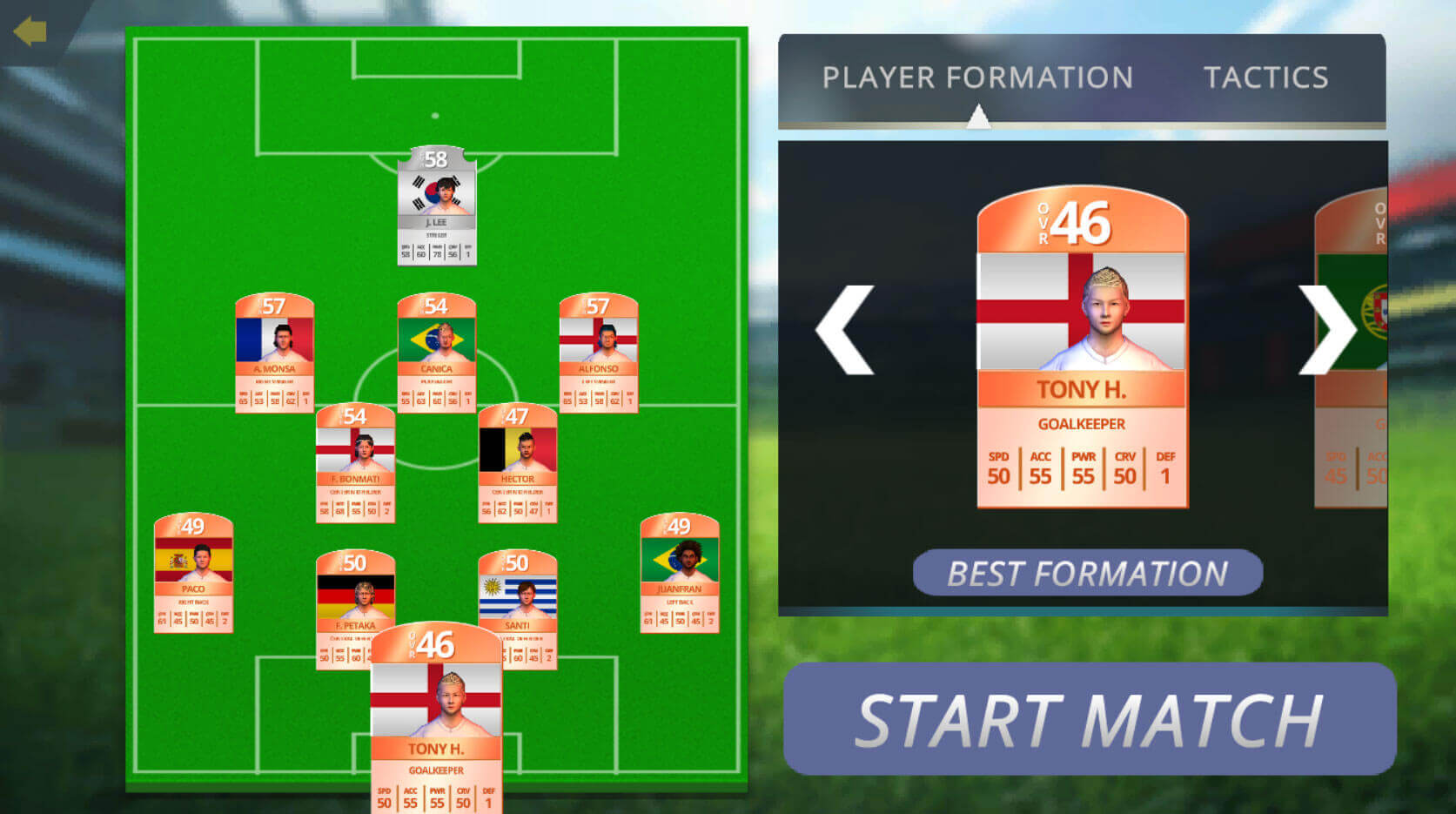Select goalkeeper Tony H. on the pitch

coord(437,714)
